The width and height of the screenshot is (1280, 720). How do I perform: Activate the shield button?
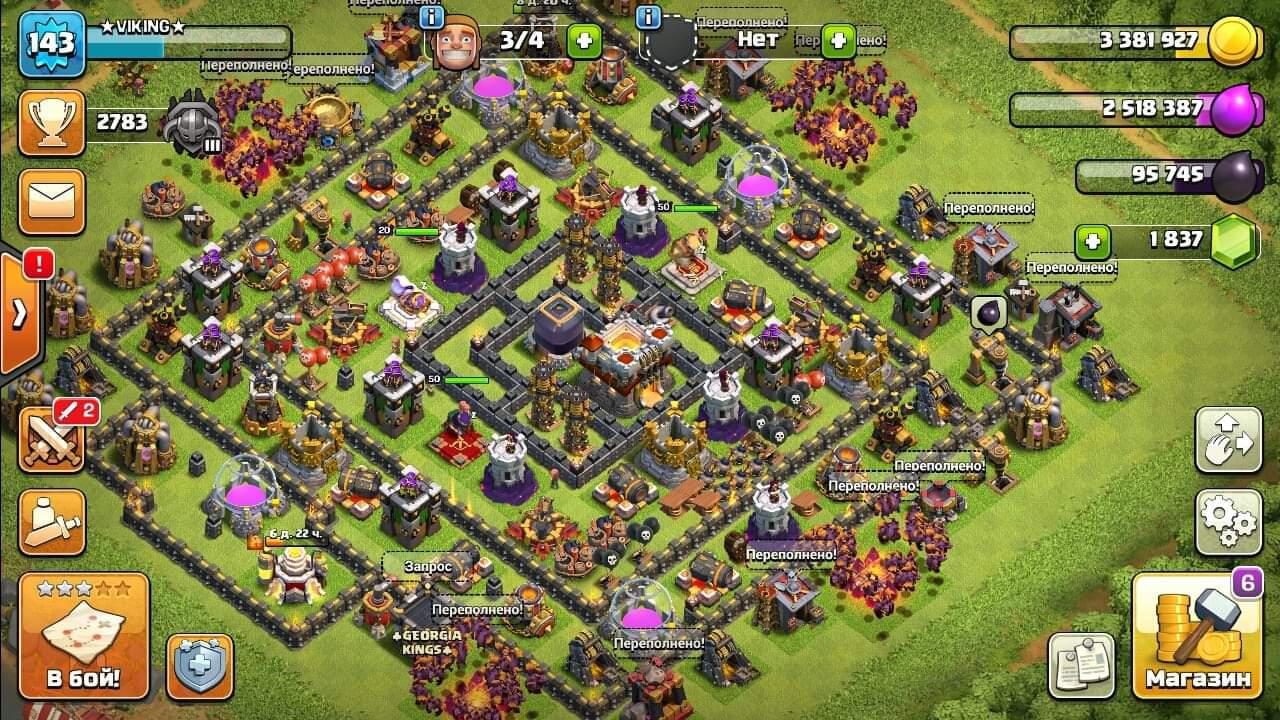click(199, 666)
